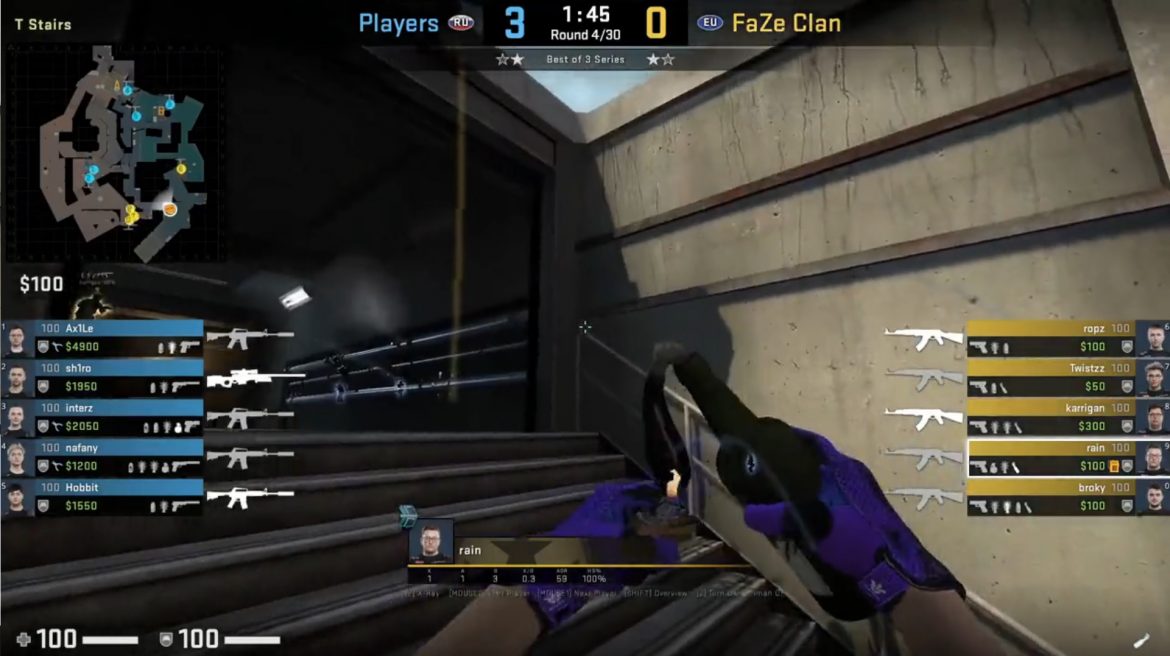Click the FaZe Clan team name
The width and height of the screenshot is (1170, 656).
tap(786, 23)
